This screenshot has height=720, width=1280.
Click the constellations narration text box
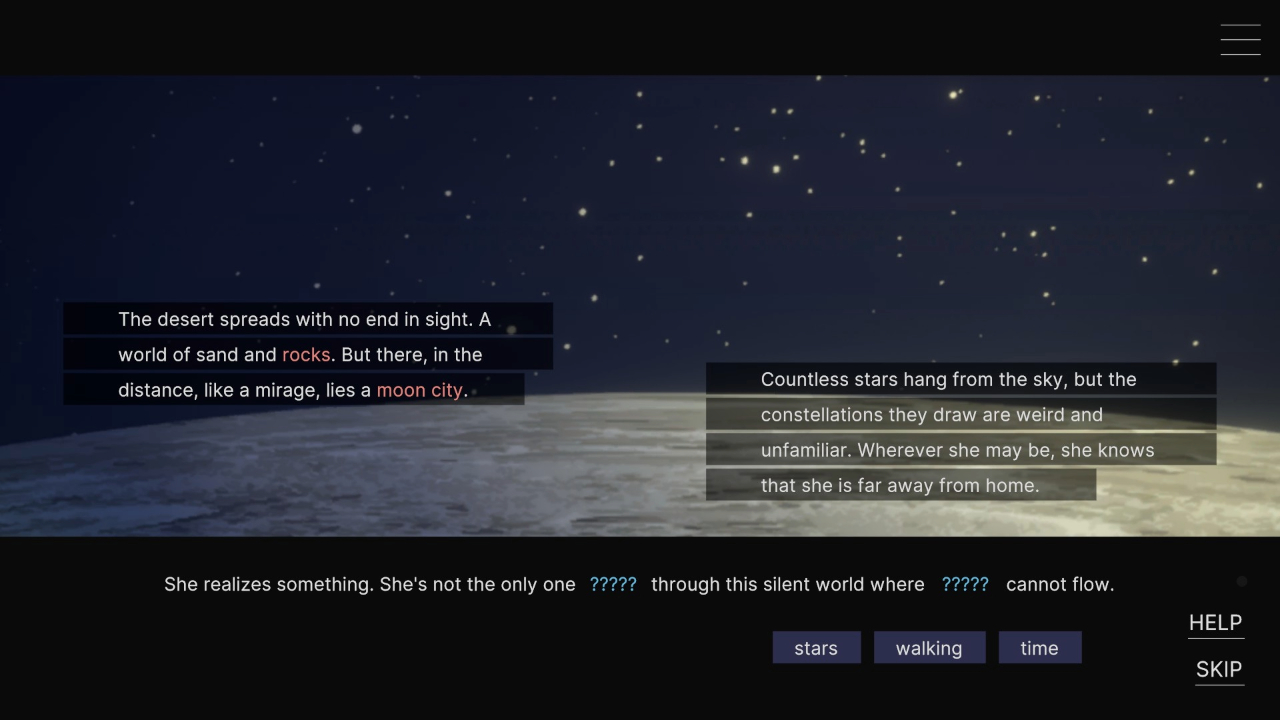(958, 432)
